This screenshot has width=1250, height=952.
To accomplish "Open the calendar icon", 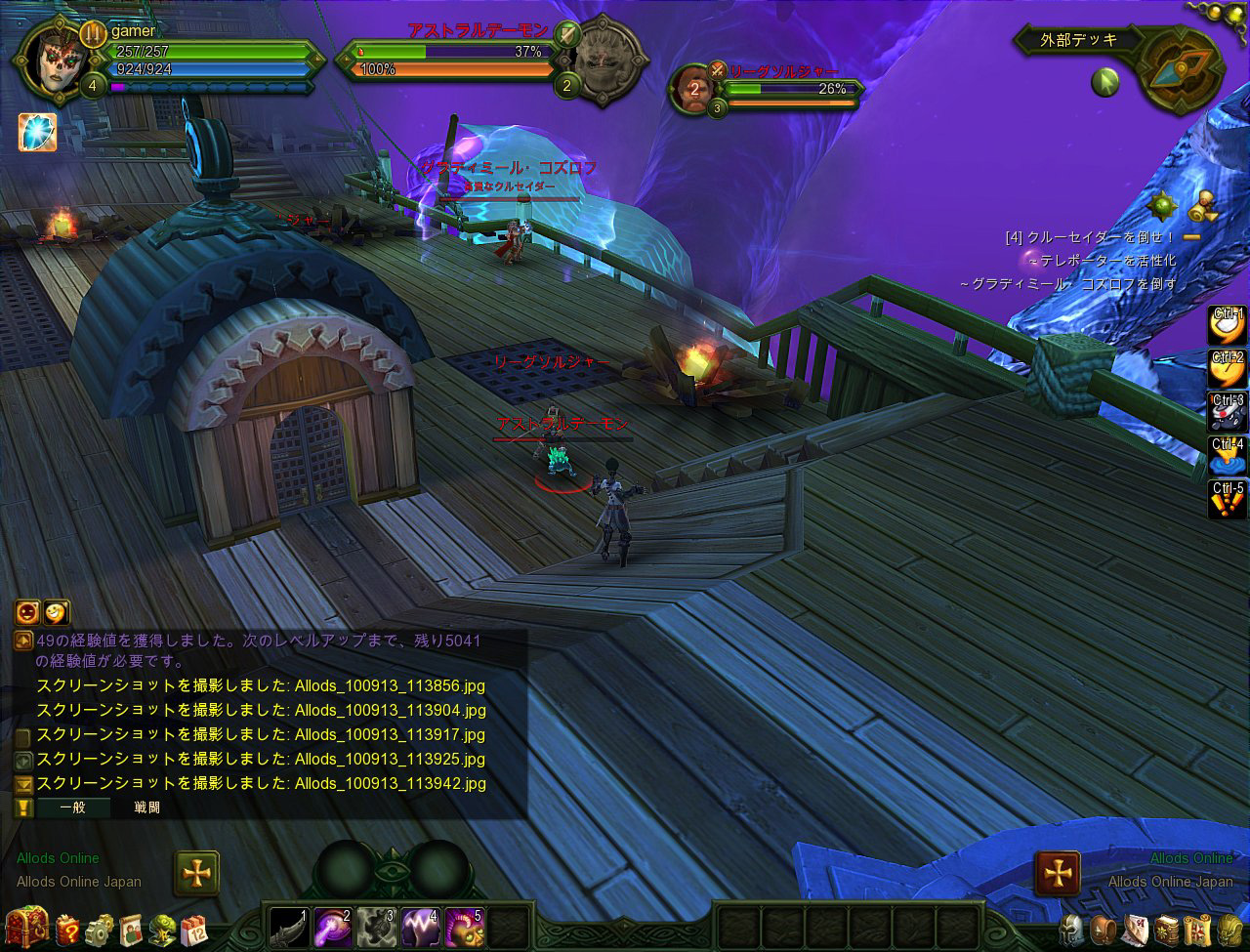I will (x=194, y=929).
